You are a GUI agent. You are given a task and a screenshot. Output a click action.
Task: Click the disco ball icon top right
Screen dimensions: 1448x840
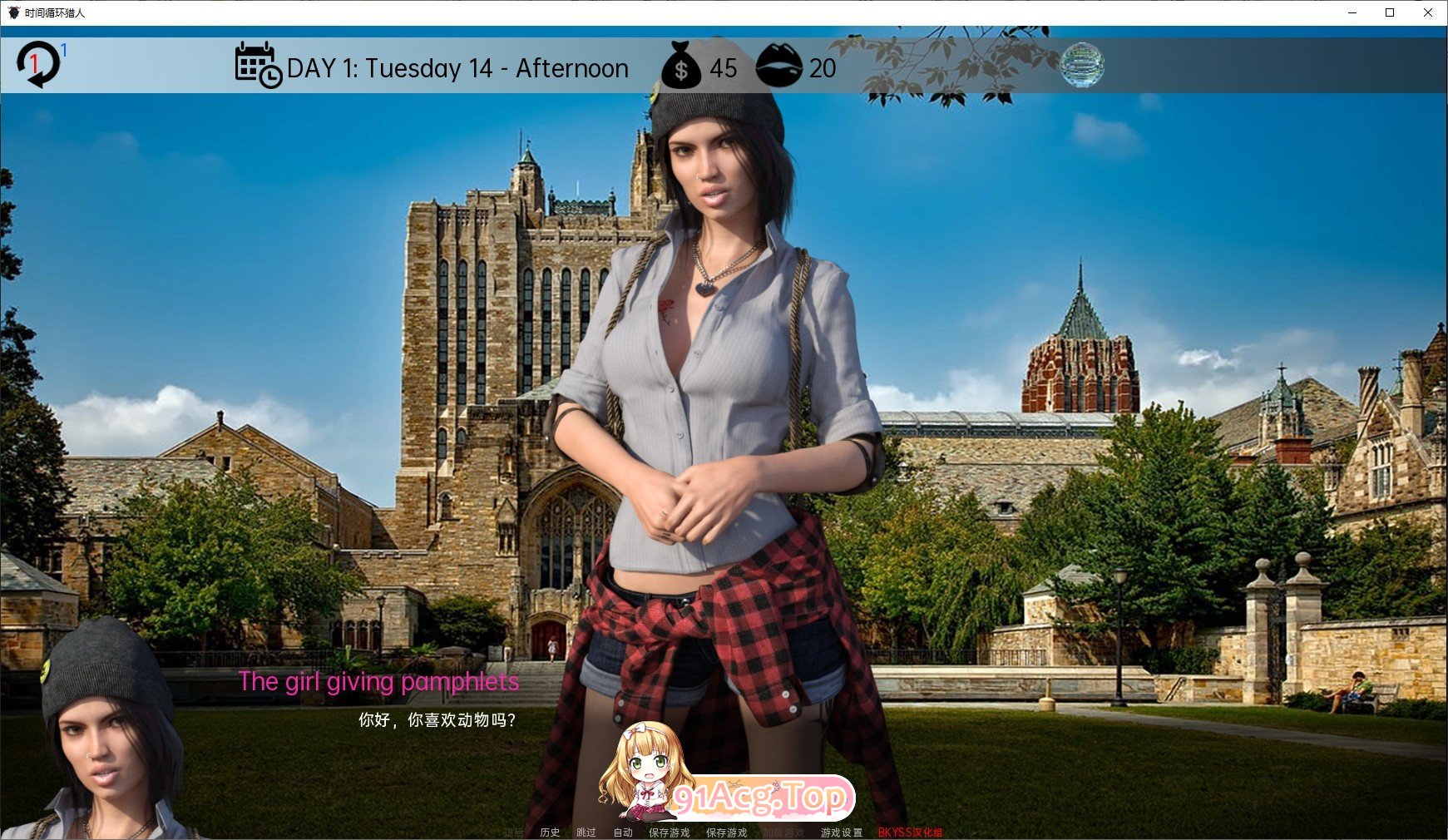[x=1083, y=66]
